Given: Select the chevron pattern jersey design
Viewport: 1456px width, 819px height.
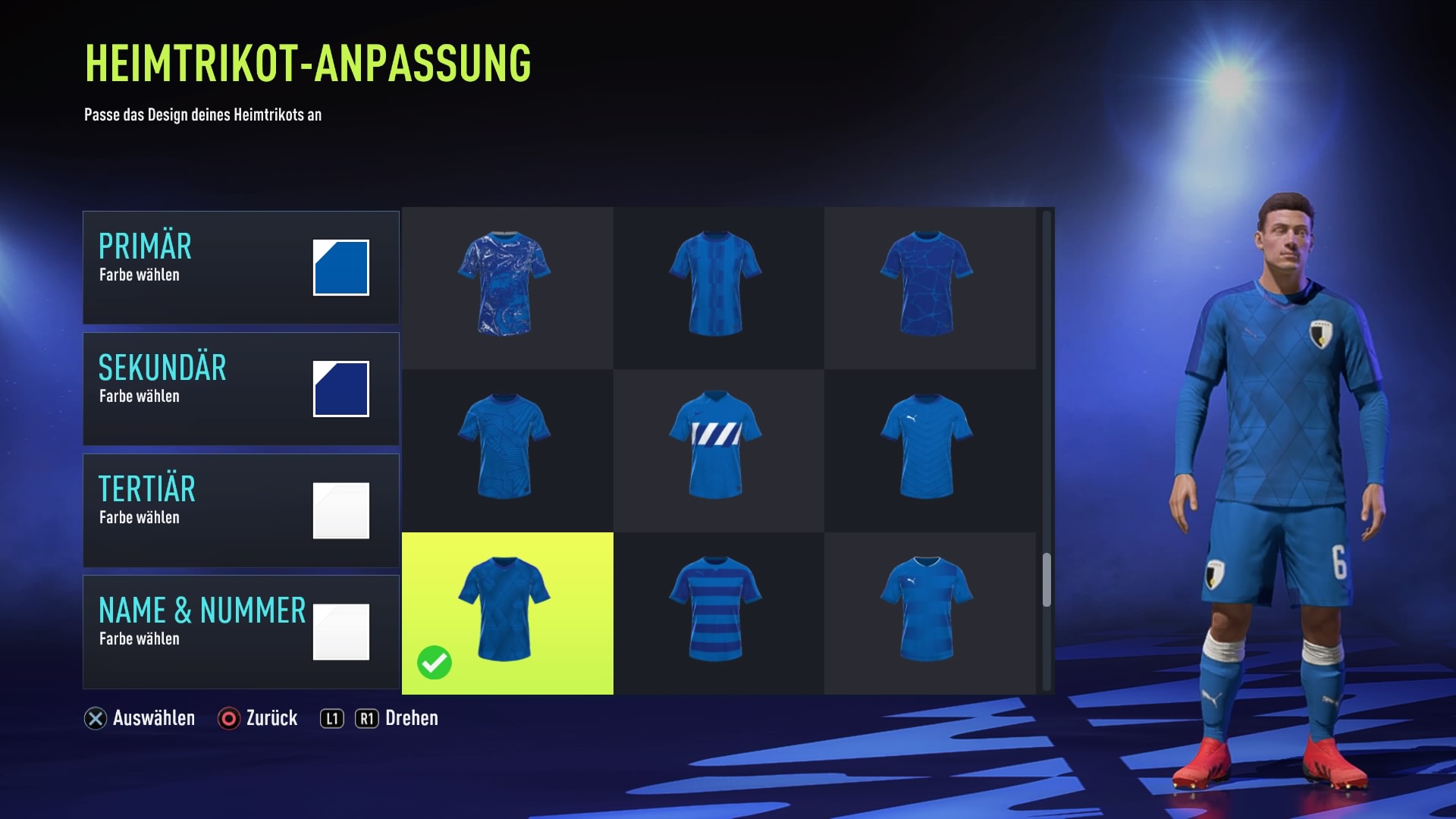Looking at the screenshot, I should point(927,447).
